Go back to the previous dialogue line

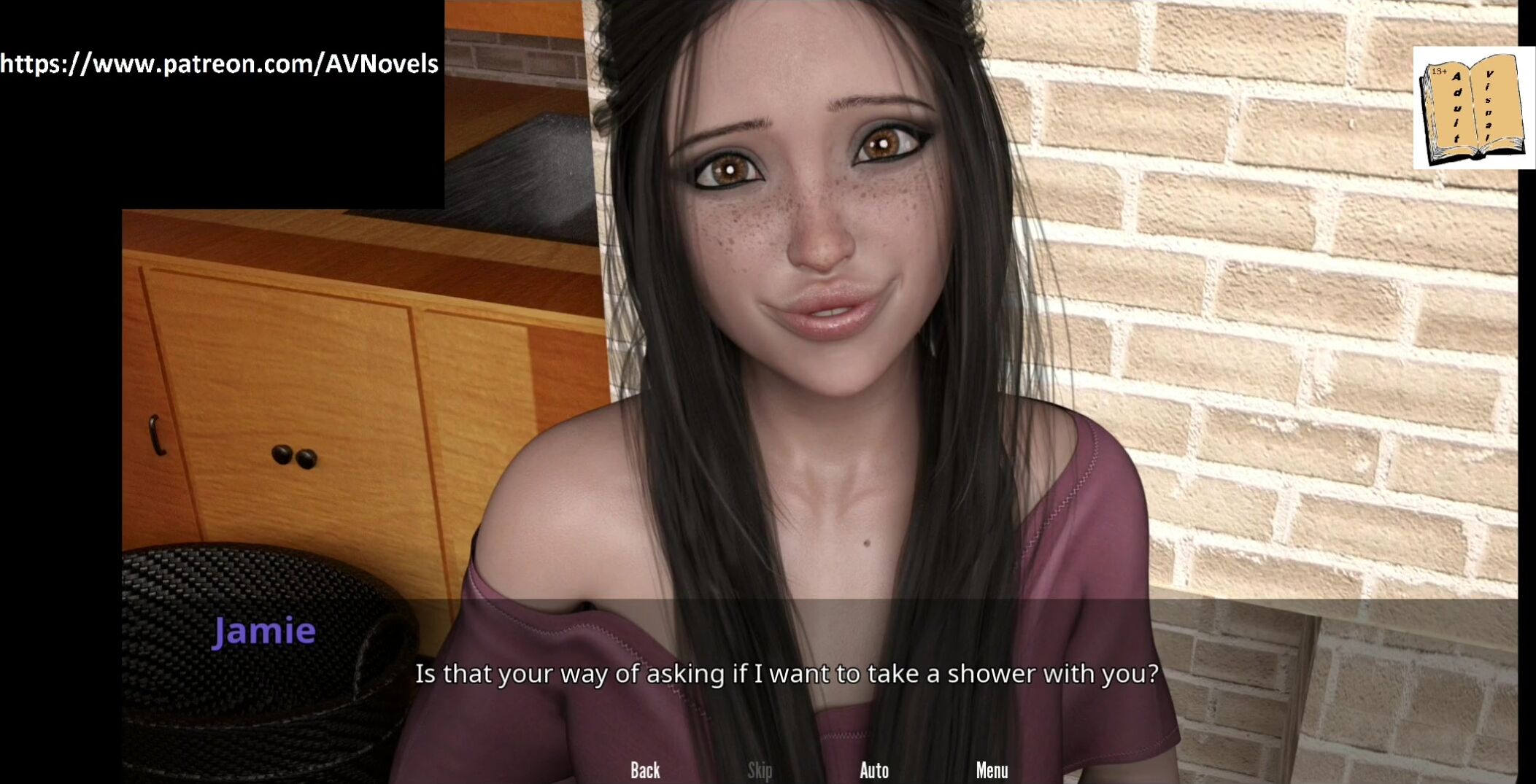pos(645,770)
